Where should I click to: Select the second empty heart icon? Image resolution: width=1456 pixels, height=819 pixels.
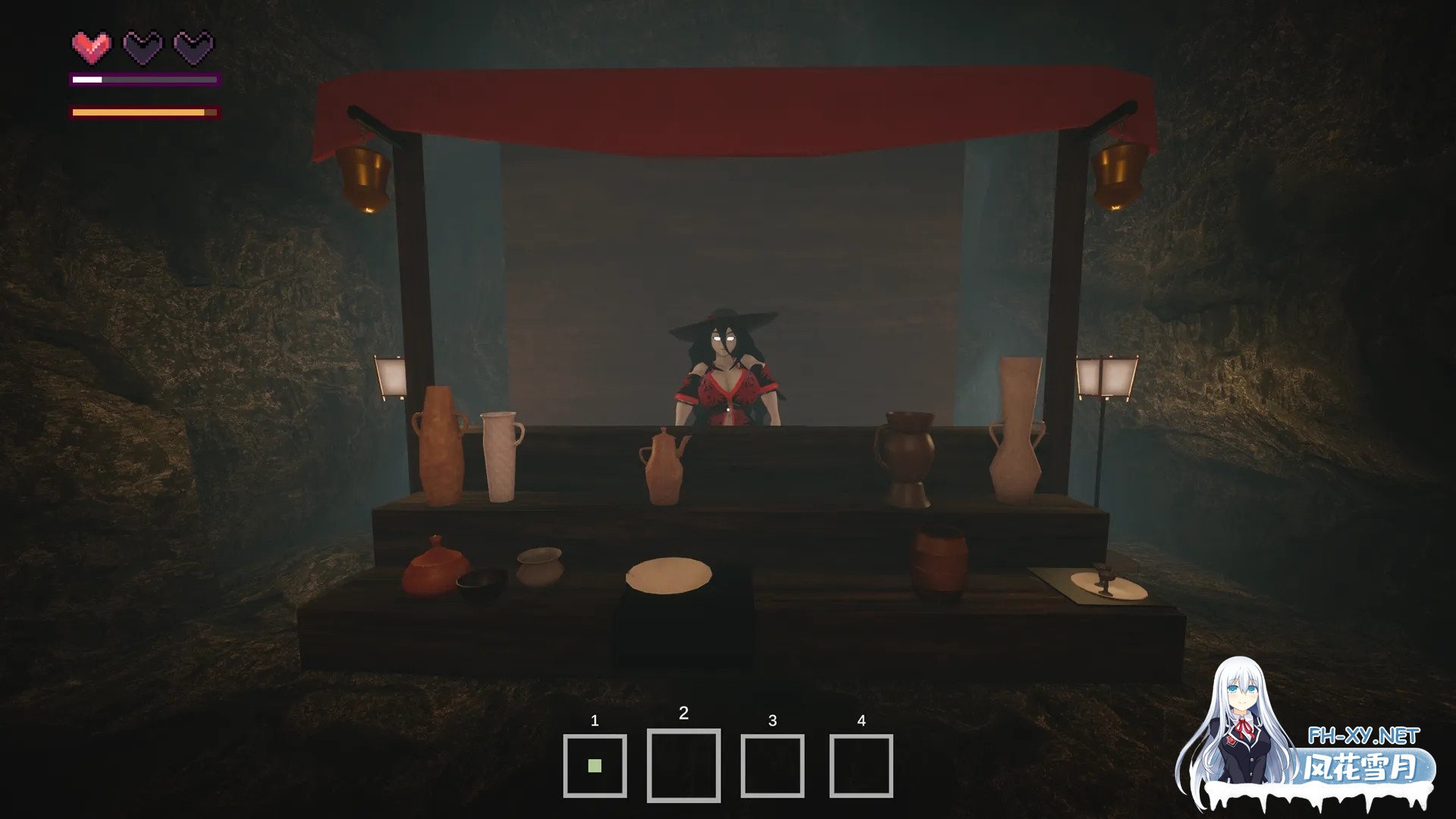click(142, 45)
